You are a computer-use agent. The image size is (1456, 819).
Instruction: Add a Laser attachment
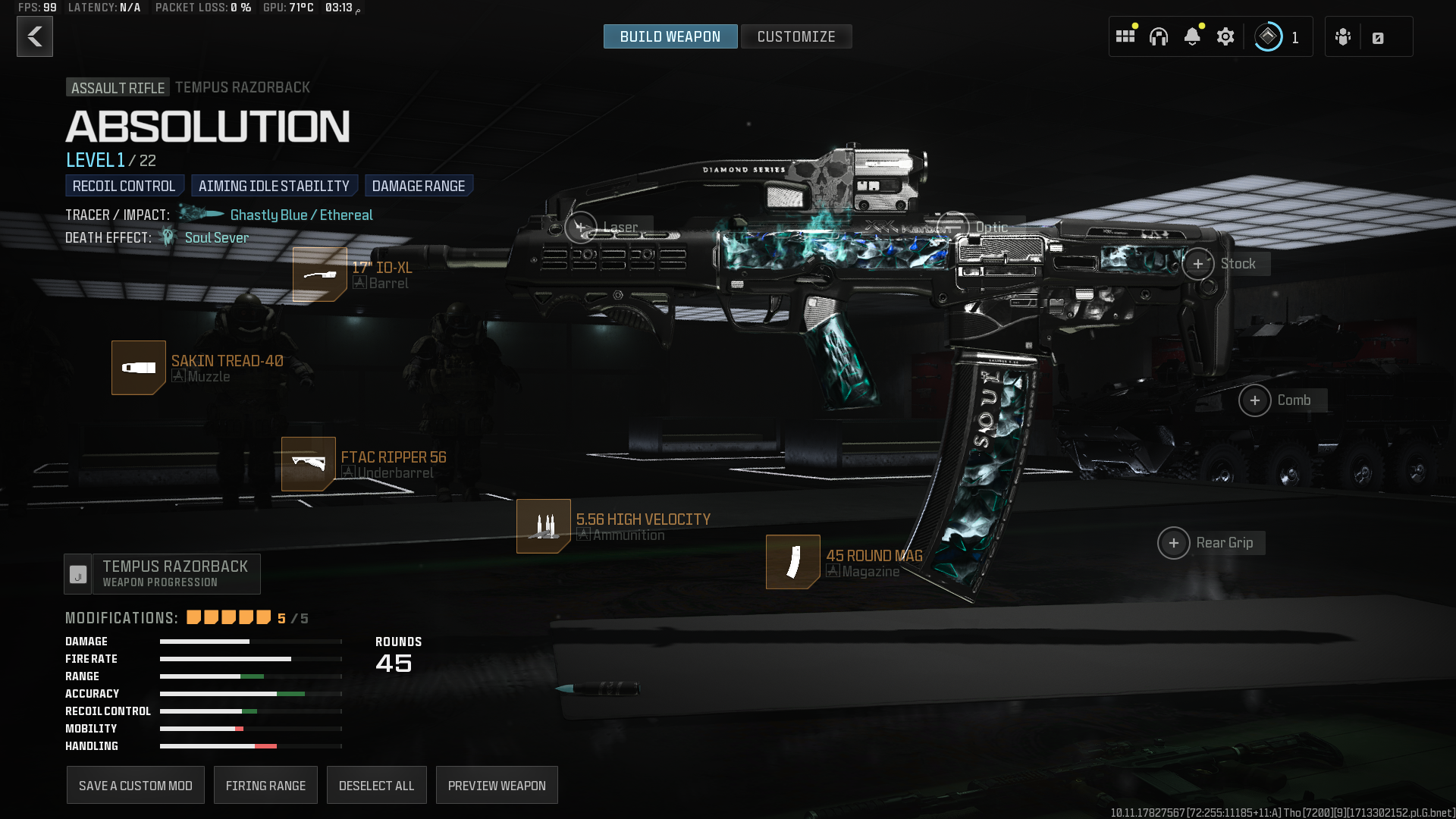(x=581, y=227)
